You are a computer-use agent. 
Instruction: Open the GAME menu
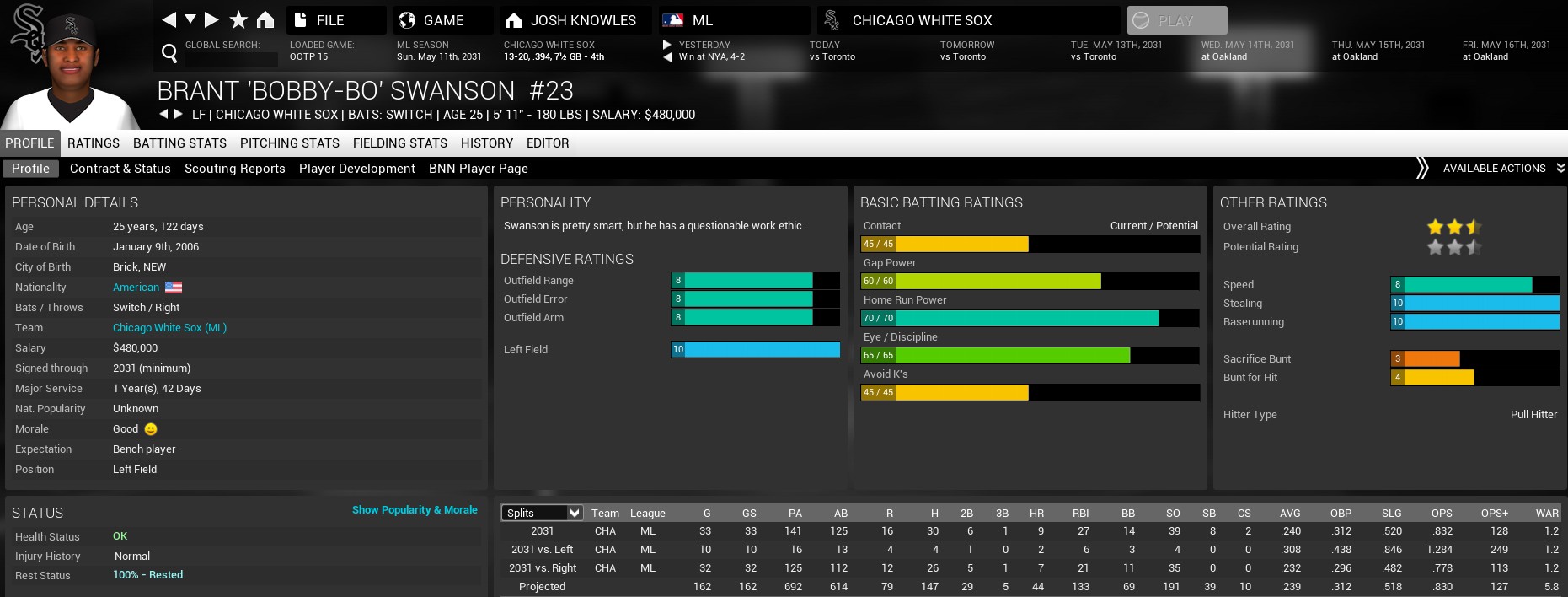coord(442,20)
